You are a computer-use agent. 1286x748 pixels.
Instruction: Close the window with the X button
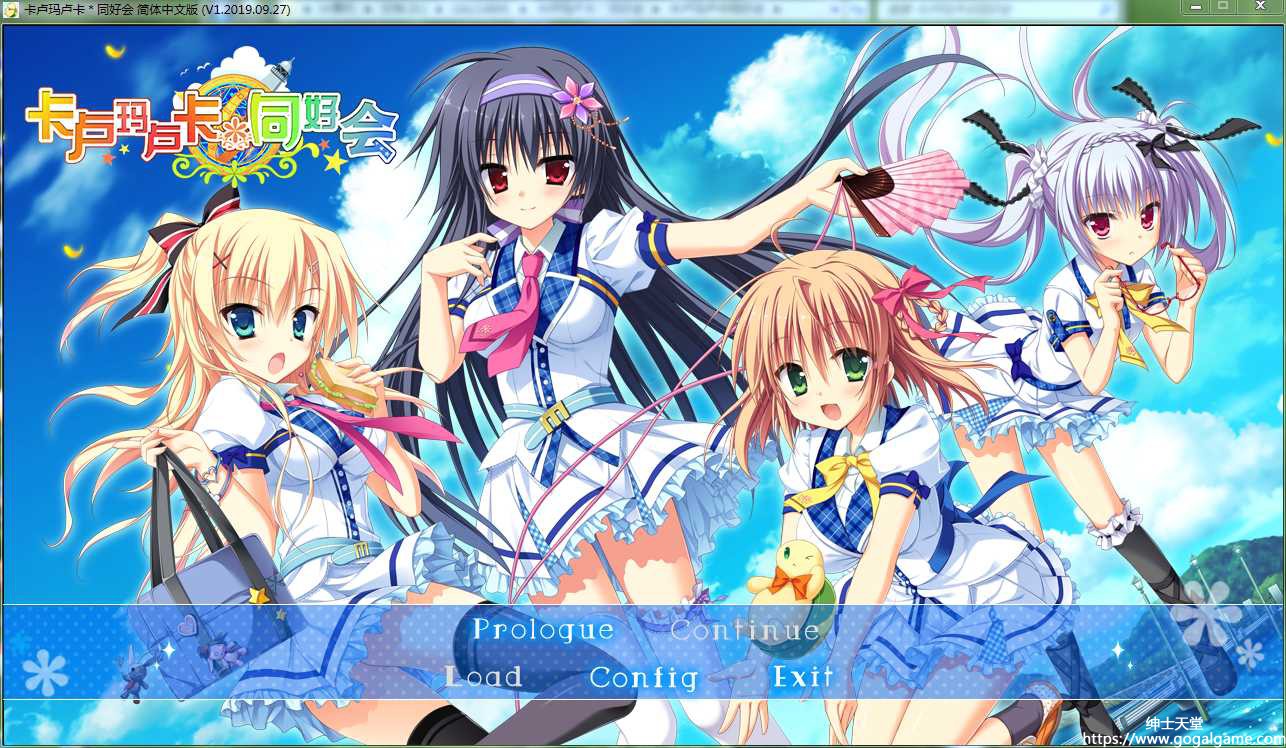coord(1258,7)
